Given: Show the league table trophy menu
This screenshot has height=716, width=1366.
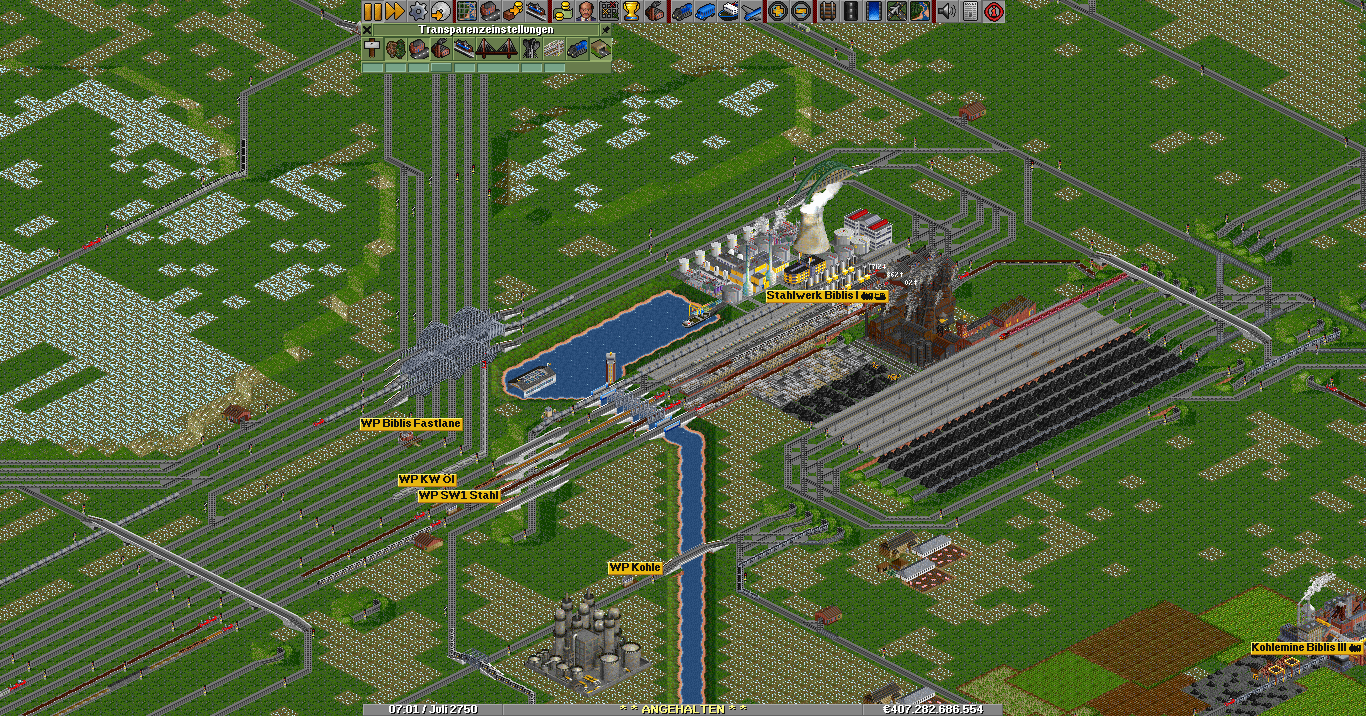Looking at the screenshot, I should 632,11.
